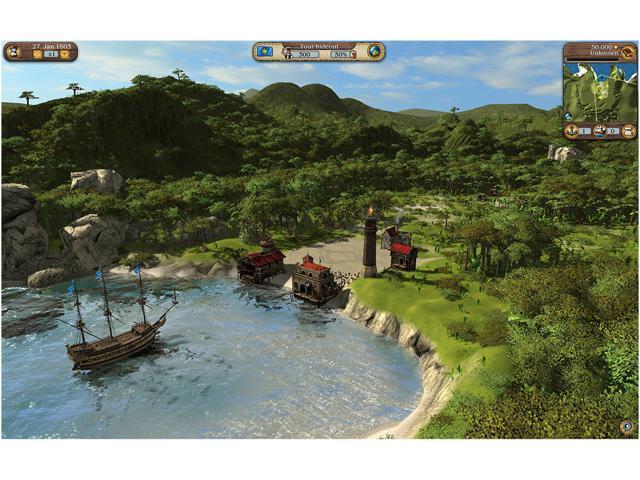Click the small round button at screen corner
This screenshot has height=480, width=640.
(x=627, y=427)
